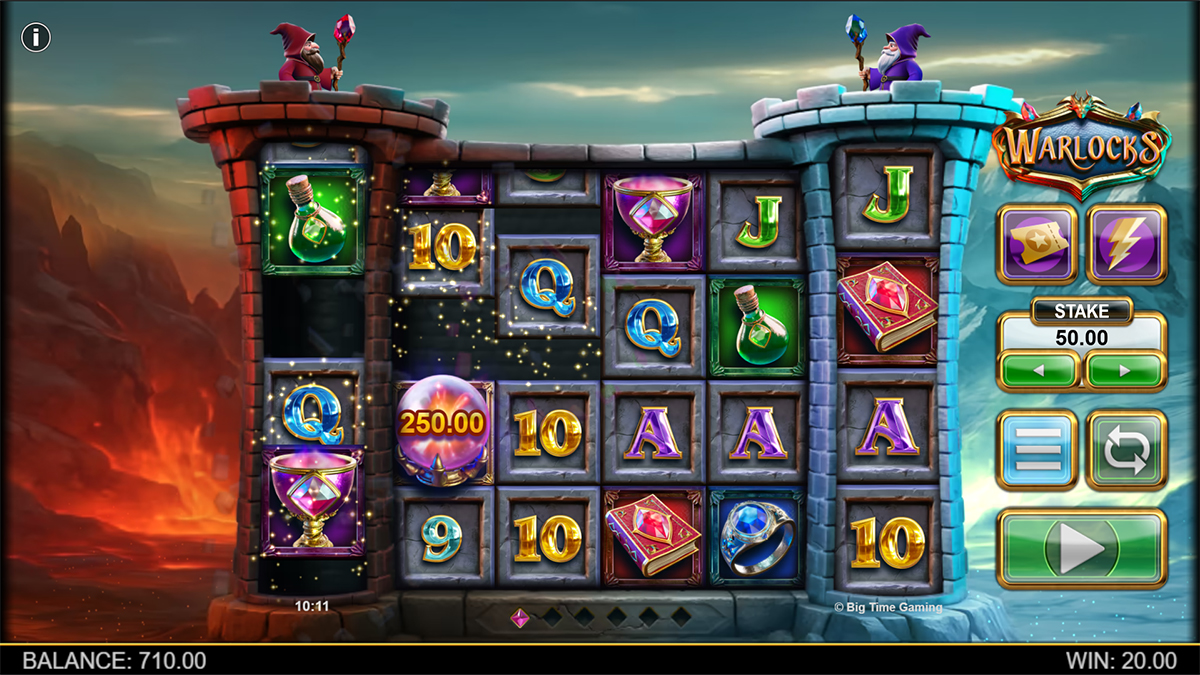Toggle the autoplay loop button

click(x=1126, y=450)
